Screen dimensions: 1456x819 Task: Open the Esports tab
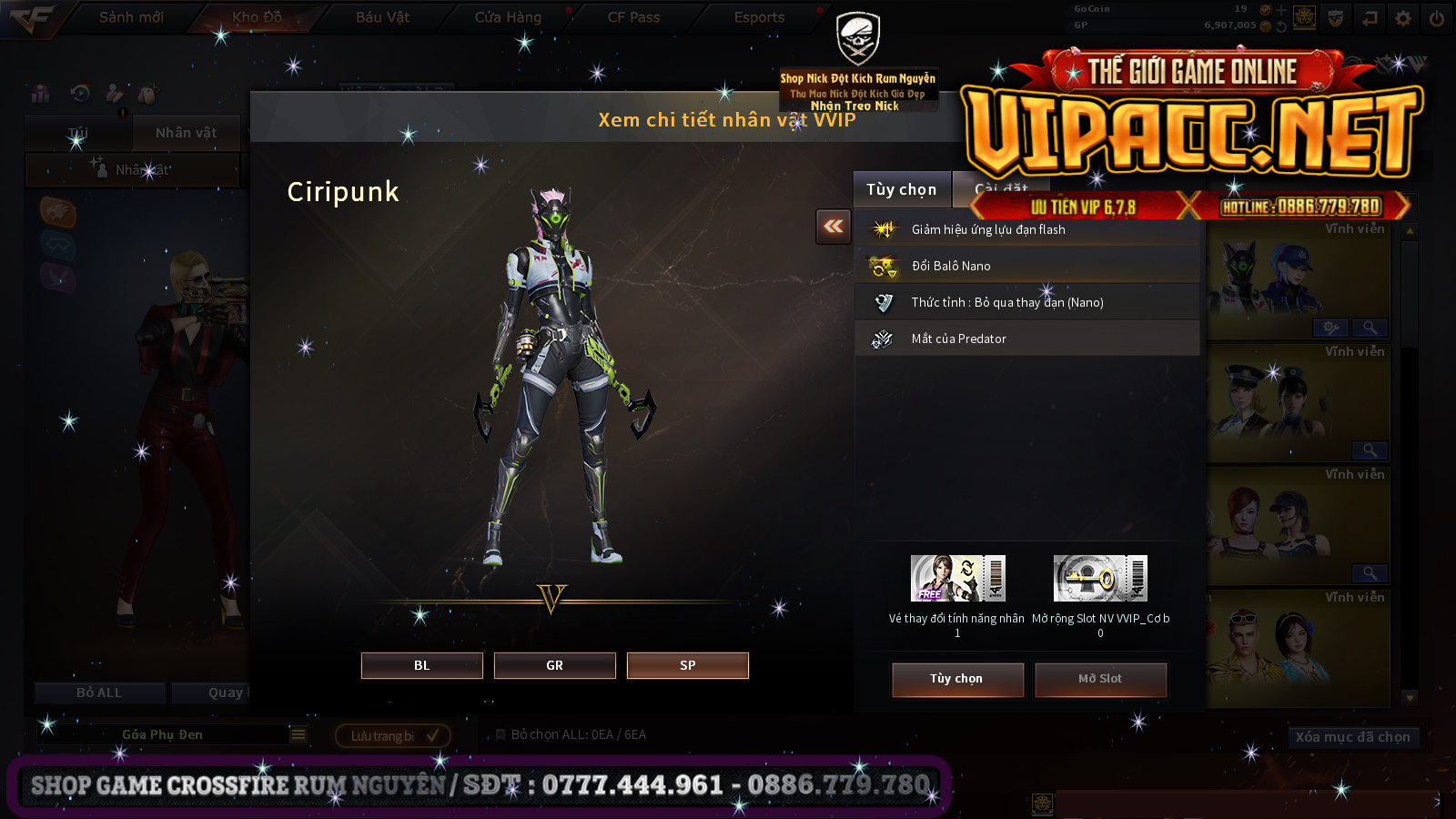click(x=759, y=17)
